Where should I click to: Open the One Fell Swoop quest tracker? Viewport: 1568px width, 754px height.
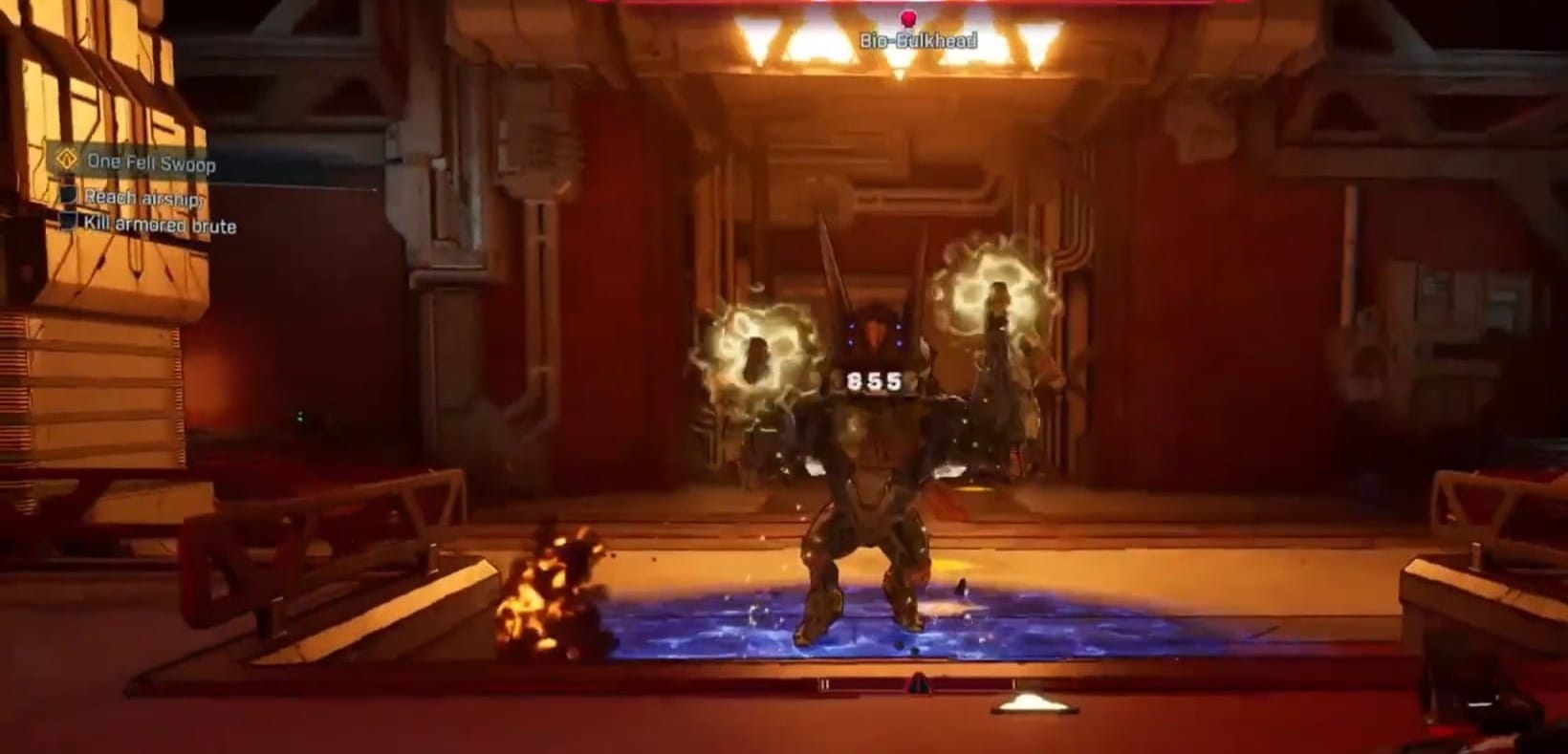click(151, 163)
